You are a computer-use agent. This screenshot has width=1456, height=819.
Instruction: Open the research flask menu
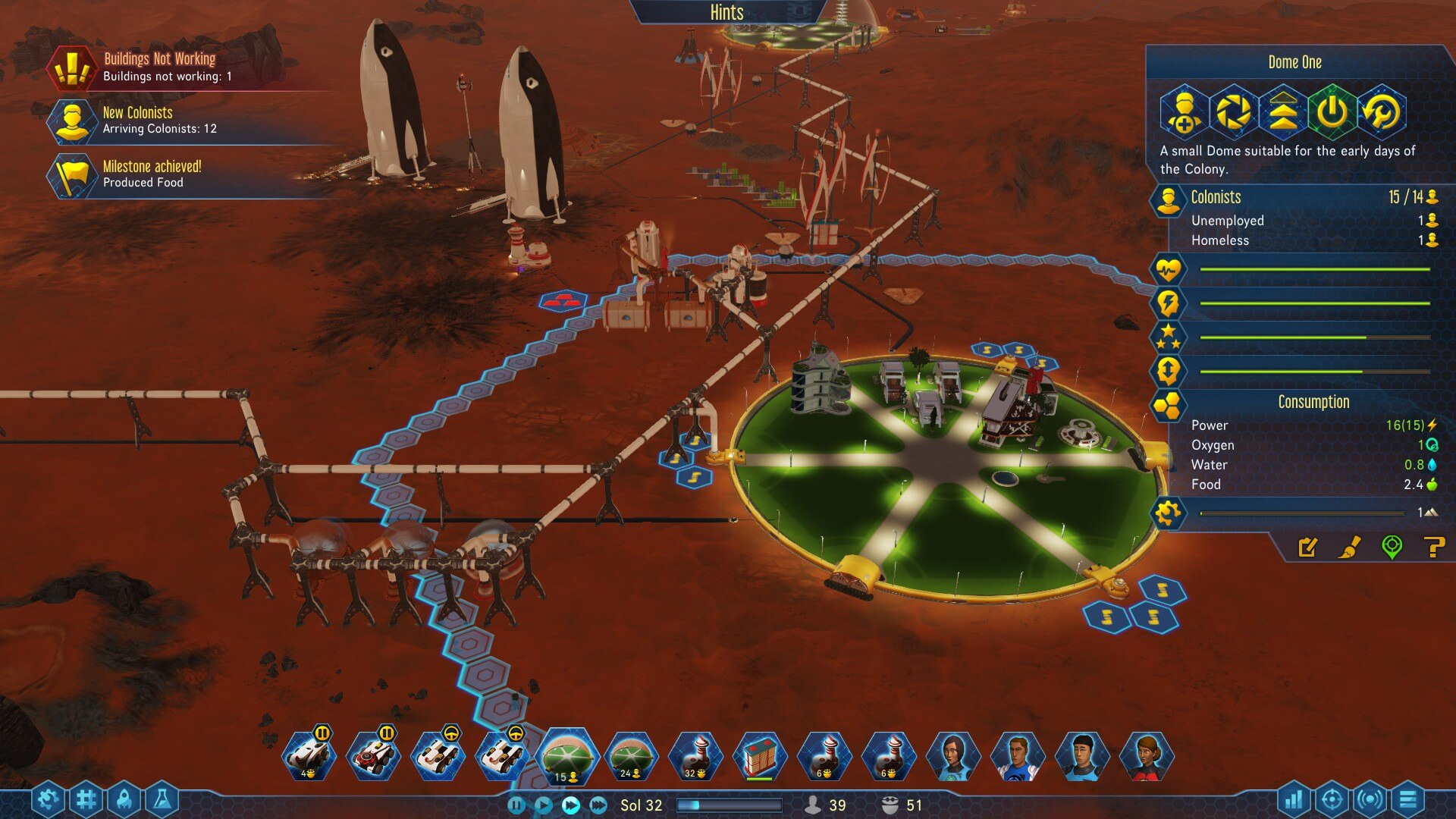point(162,799)
